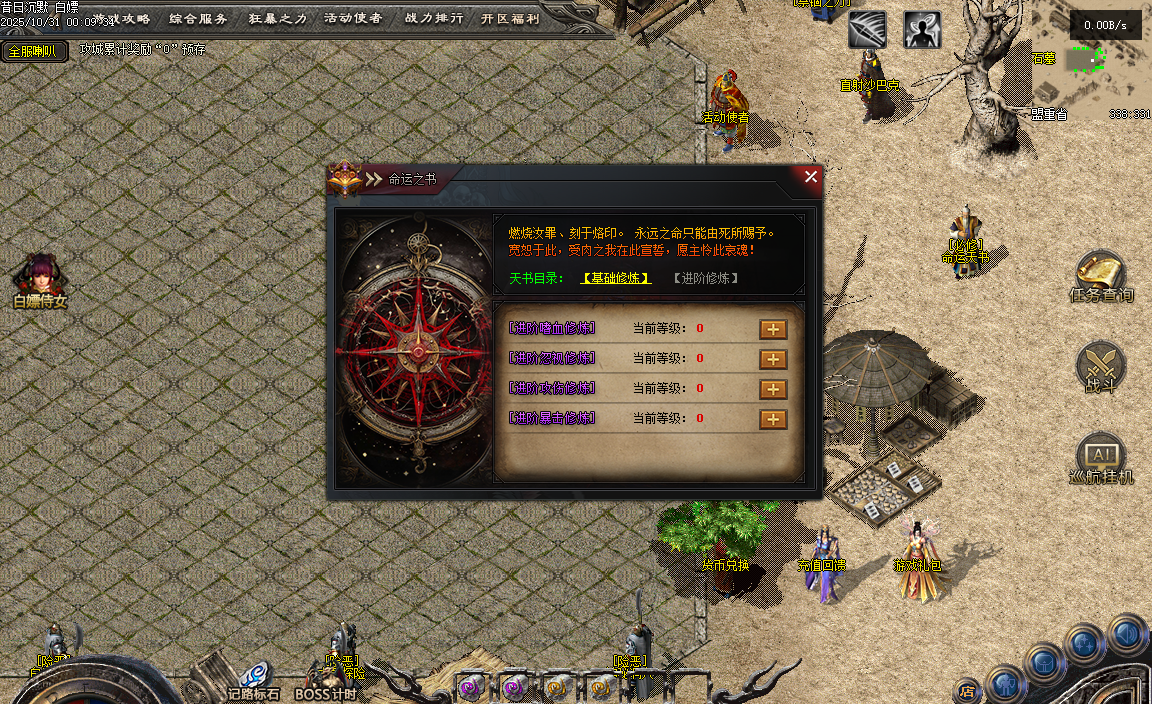This screenshot has height=704, width=1152.
Task: Open the 战力排行 rankings menu
Action: (433, 18)
